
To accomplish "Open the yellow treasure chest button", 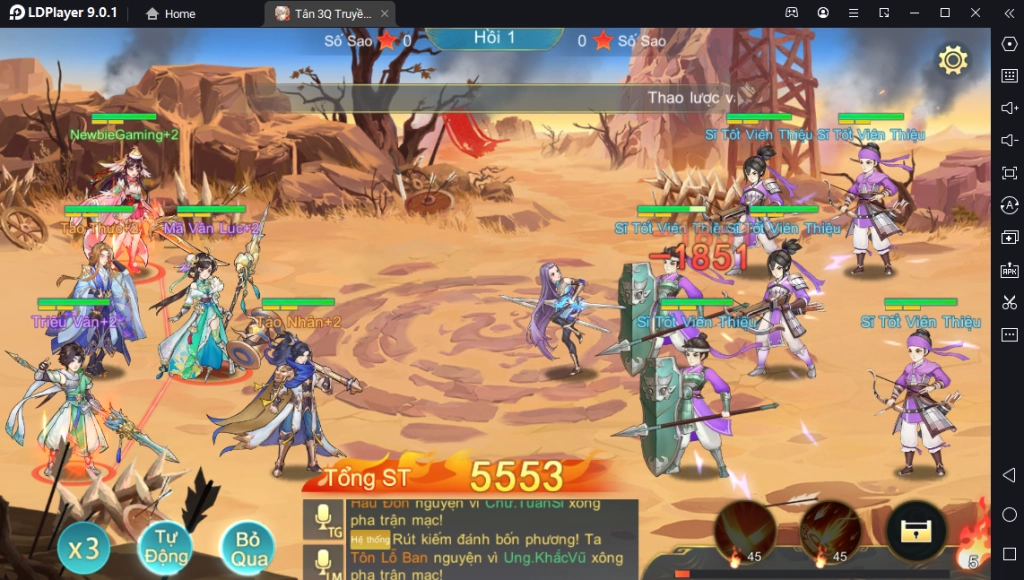I will [916, 531].
